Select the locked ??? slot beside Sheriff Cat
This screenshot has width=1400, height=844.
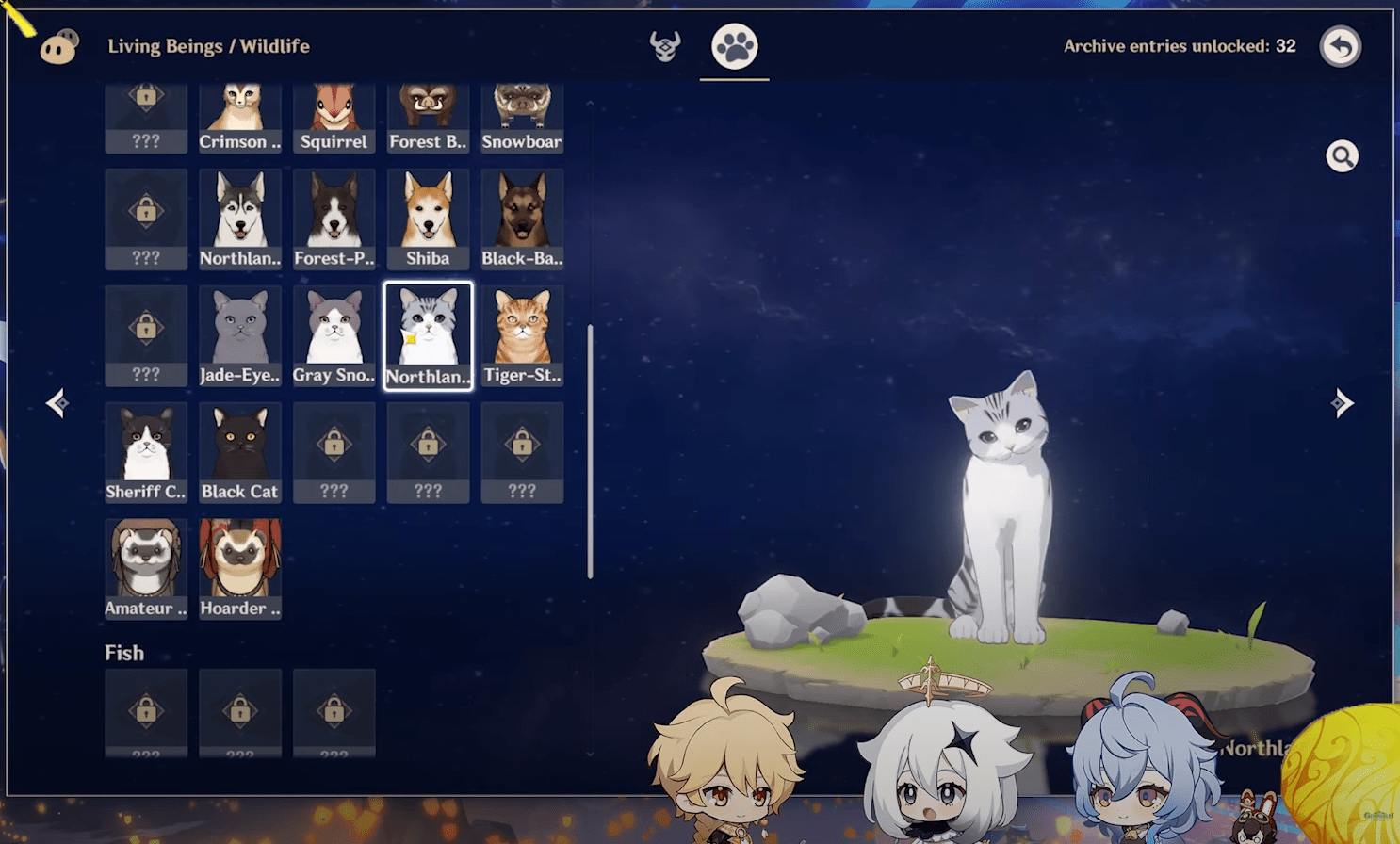(x=334, y=450)
